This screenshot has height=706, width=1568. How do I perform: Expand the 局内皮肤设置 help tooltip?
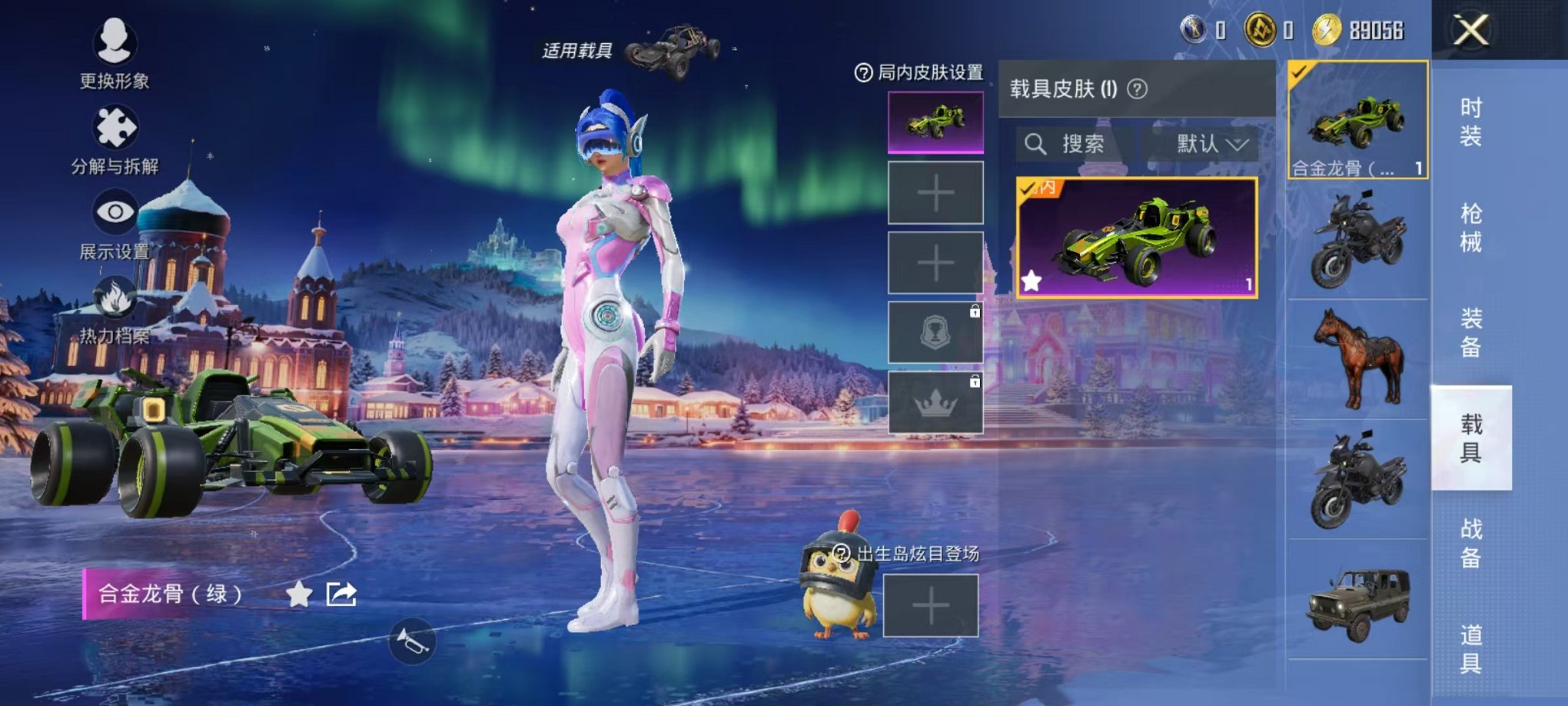tap(864, 72)
